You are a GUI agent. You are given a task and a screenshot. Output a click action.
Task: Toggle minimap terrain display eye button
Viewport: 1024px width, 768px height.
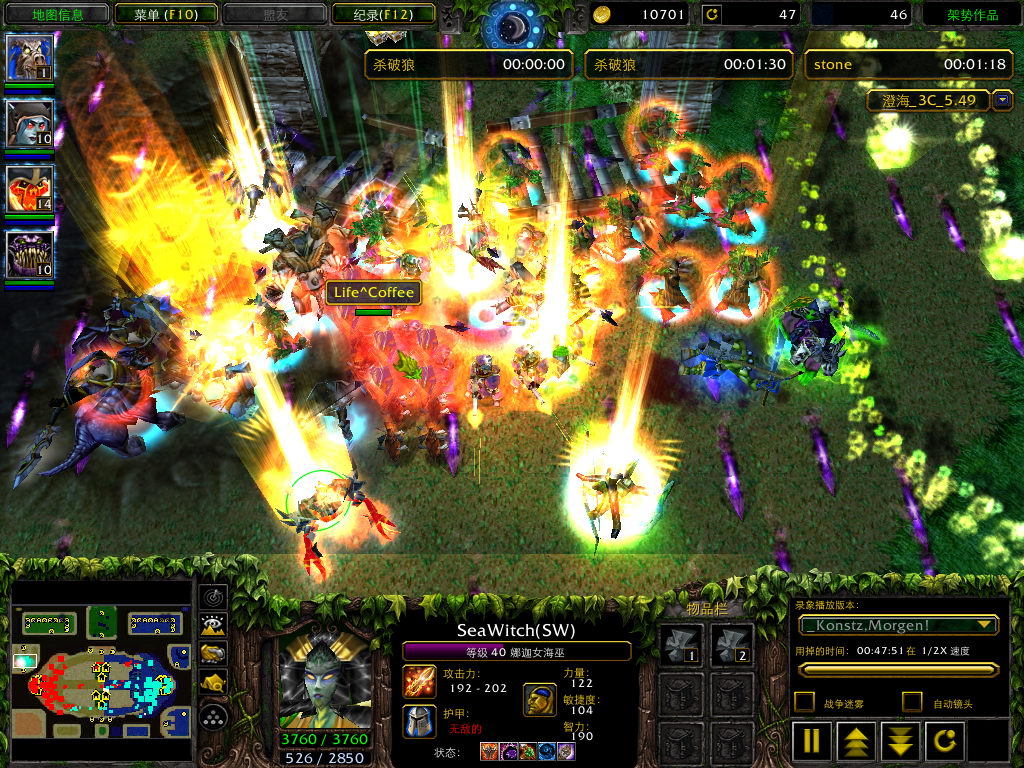(x=214, y=626)
